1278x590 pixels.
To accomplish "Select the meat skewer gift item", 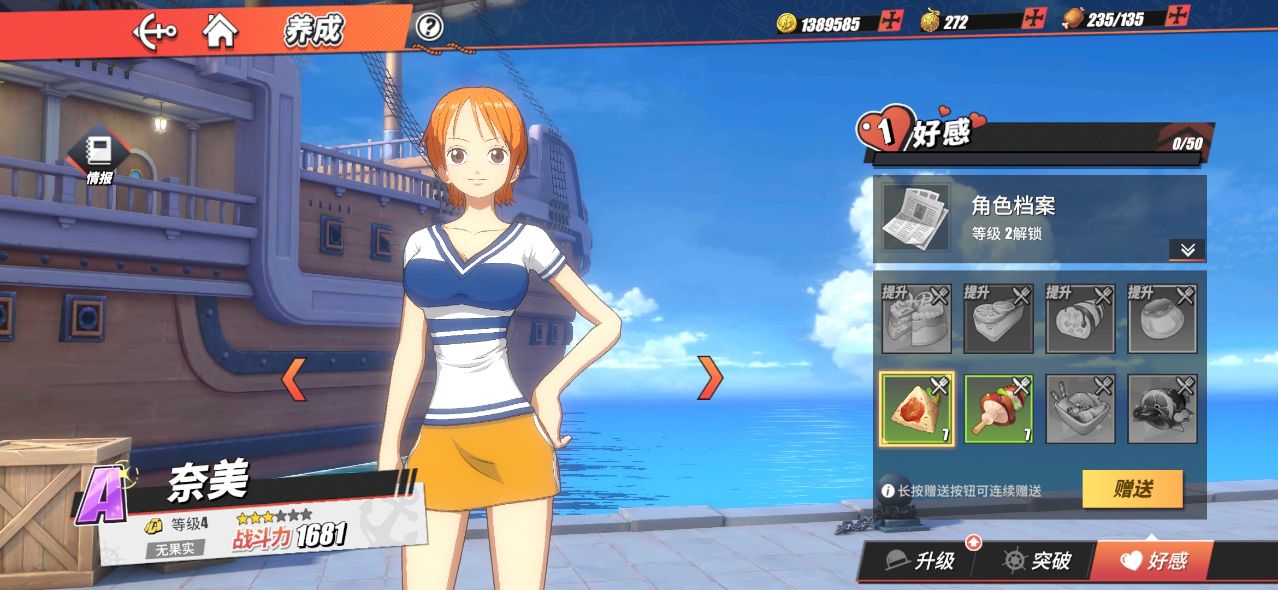I will click(x=998, y=408).
